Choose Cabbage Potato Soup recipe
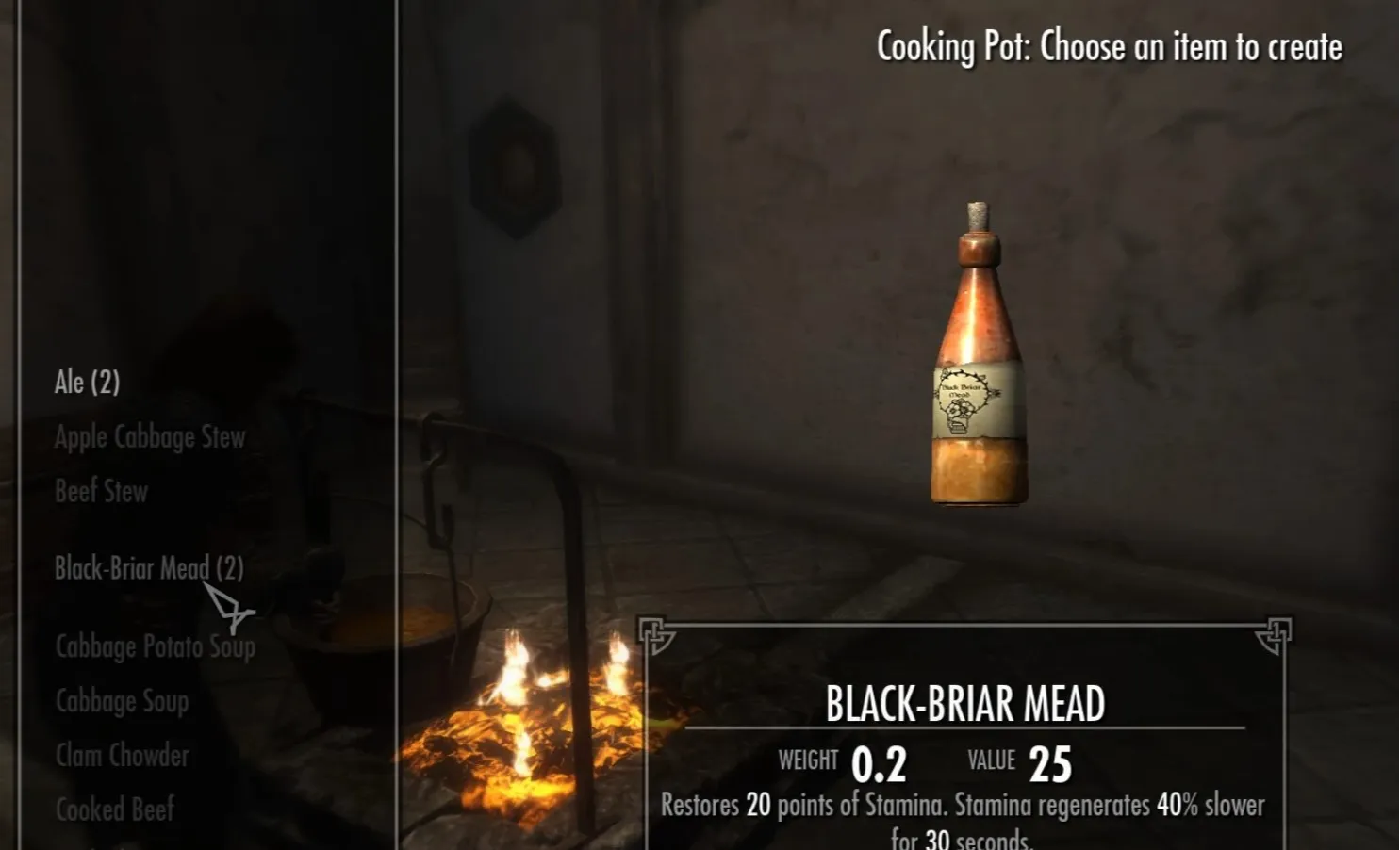Screen dimensions: 1400x850 pyautogui.click(x=155, y=646)
